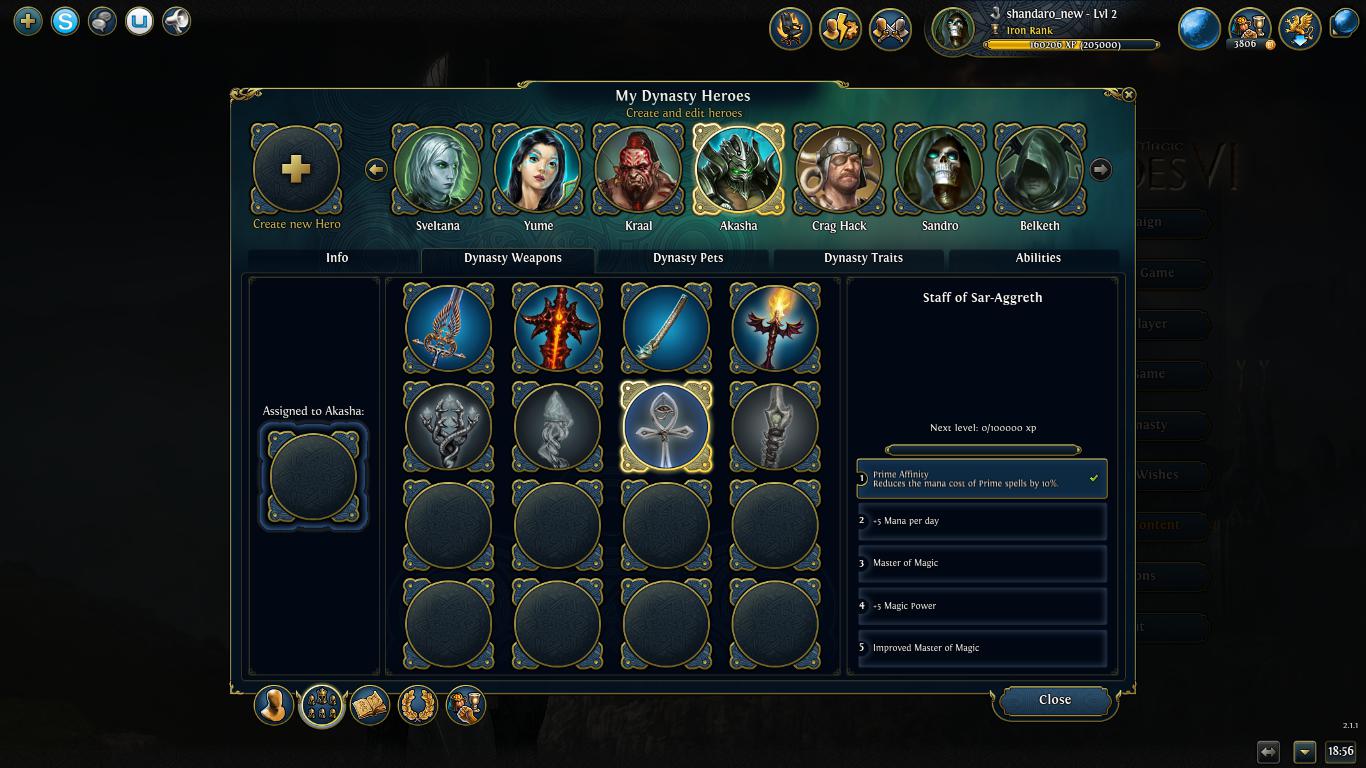Pick the Crag Hack portrait
The width and height of the screenshot is (1366, 768).
click(838, 170)
